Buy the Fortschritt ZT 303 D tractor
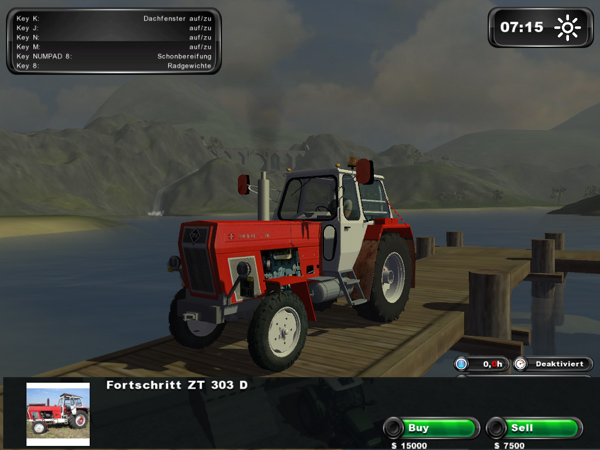 (x=431, y=428)
